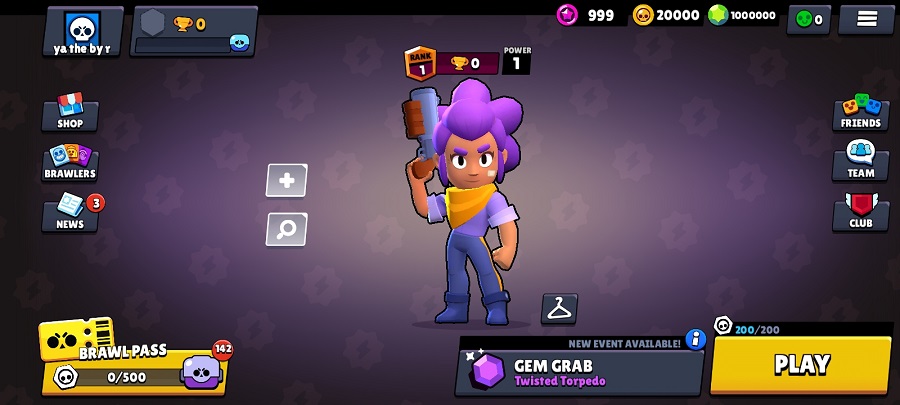Open the hamburger main menu
This screenshot has height=405, width=900.
tap(866, 19)
